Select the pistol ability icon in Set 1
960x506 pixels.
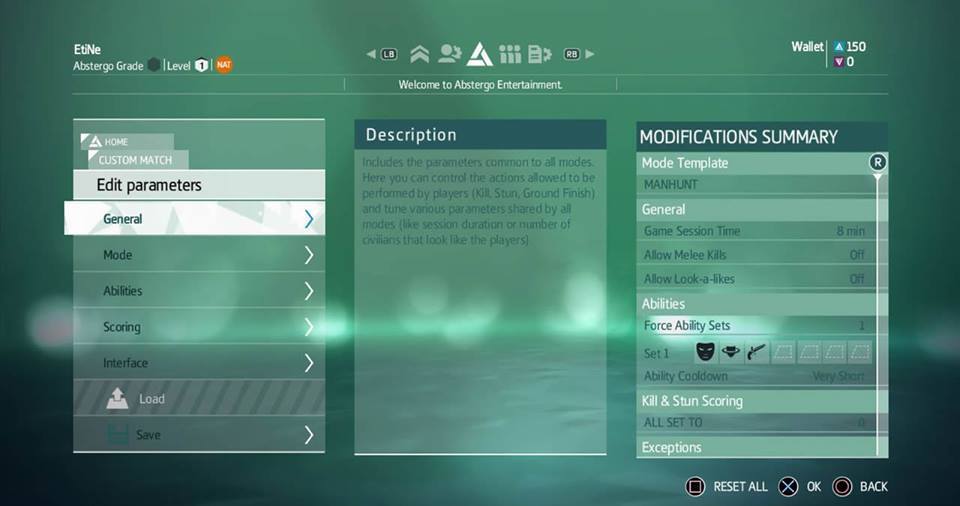(x=757, y=352)
